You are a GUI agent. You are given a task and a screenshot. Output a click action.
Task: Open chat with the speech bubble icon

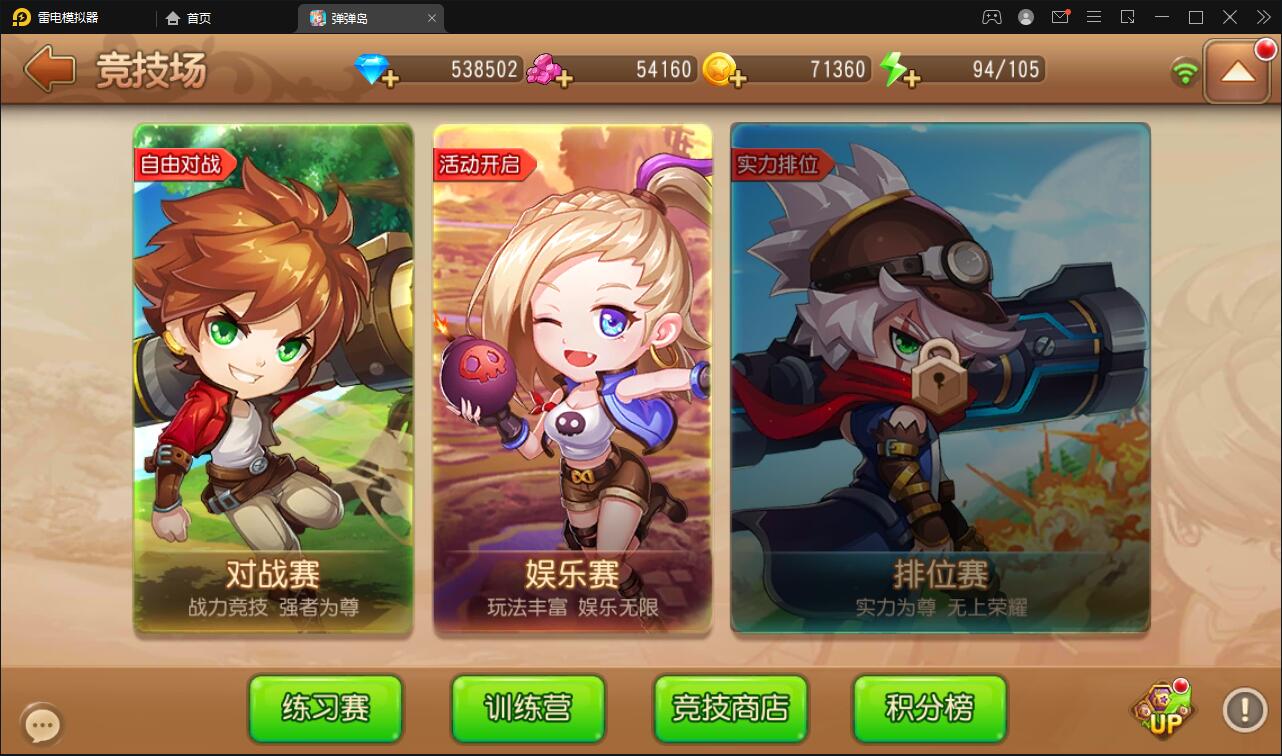tap(42, 722)
